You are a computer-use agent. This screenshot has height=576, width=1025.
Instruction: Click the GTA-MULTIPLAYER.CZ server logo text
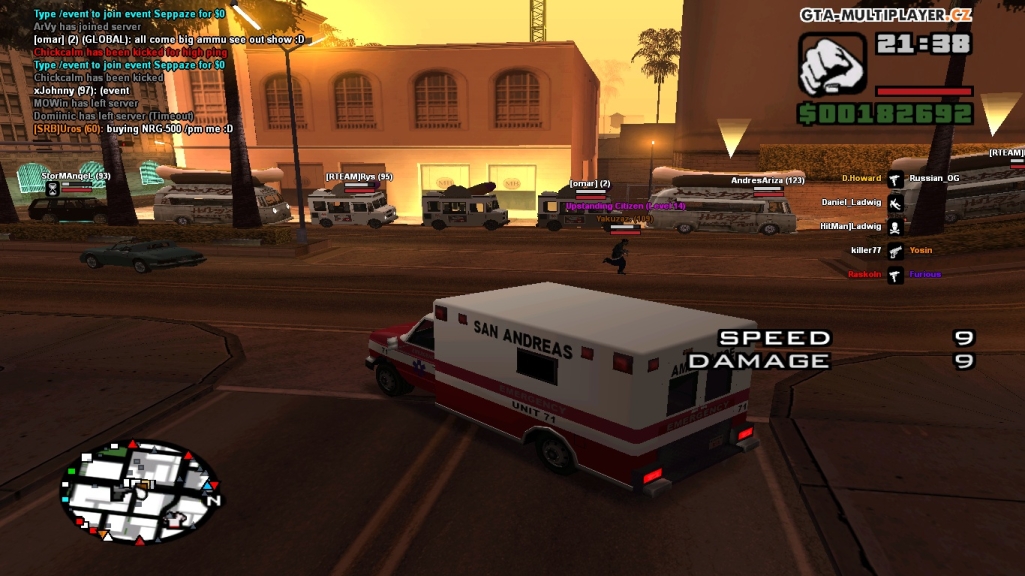(x=885, y=14)
